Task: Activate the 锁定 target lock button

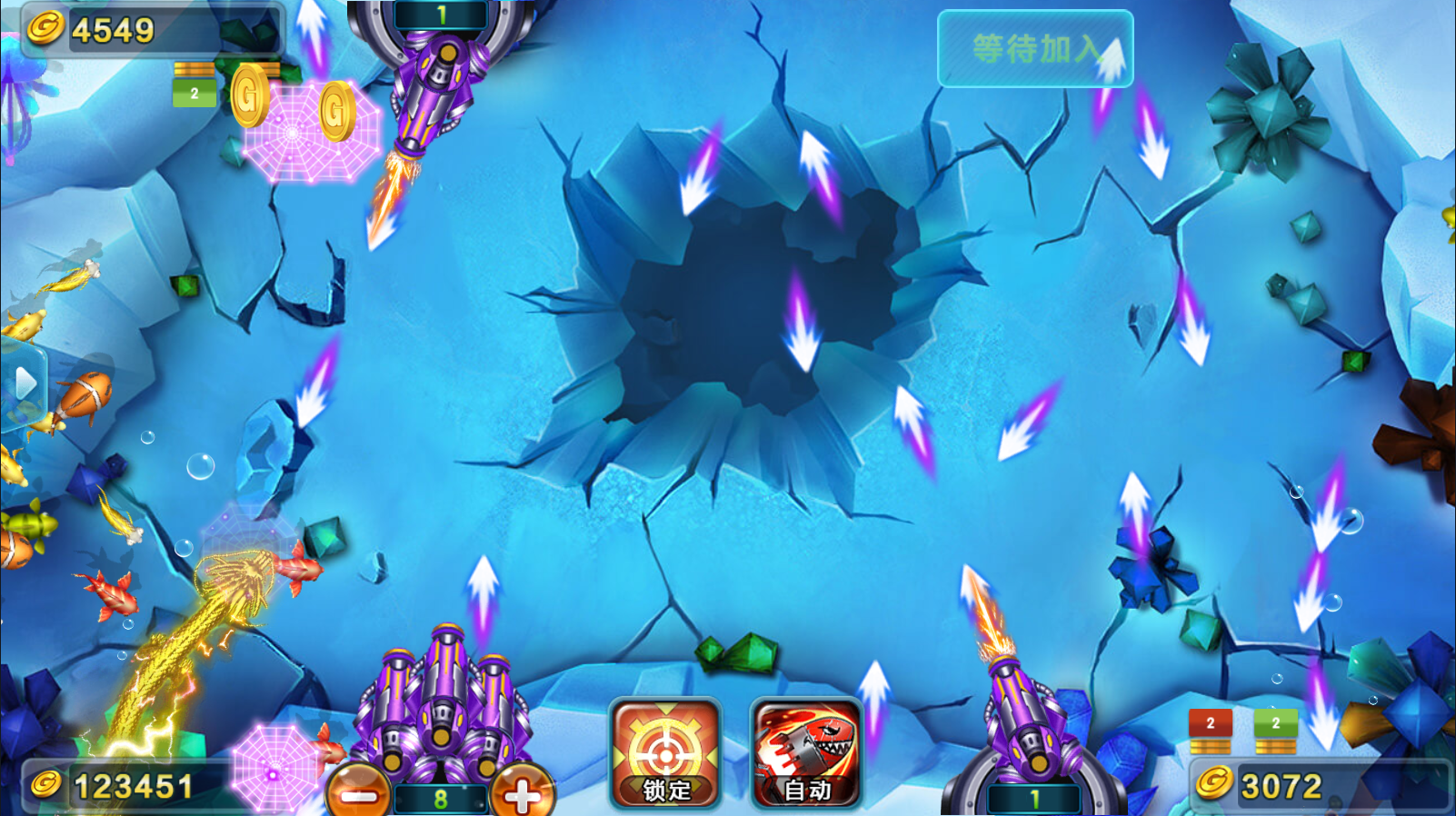Action: tap(665, 753)
